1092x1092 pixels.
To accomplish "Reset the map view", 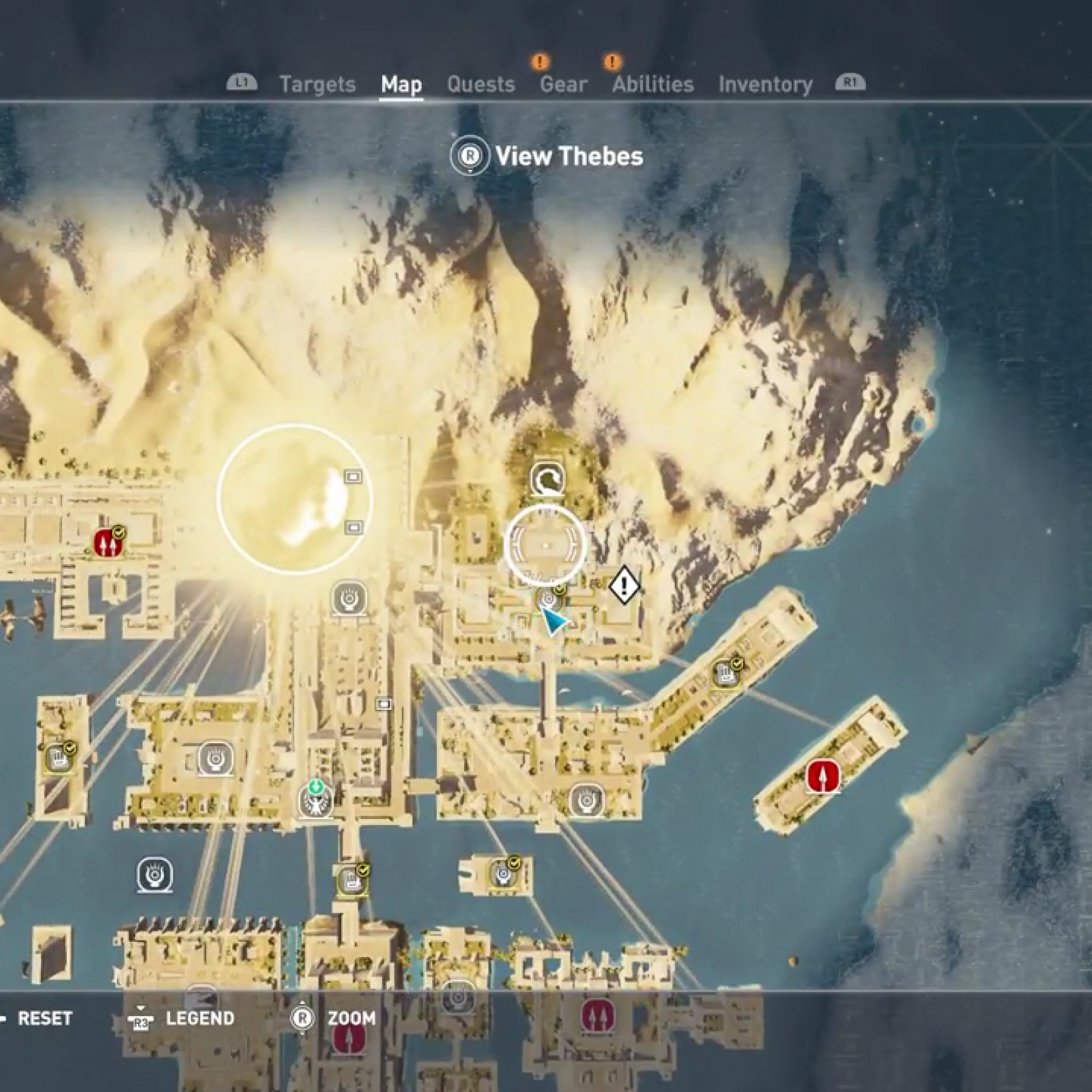I will click(x=44, y=1018).
